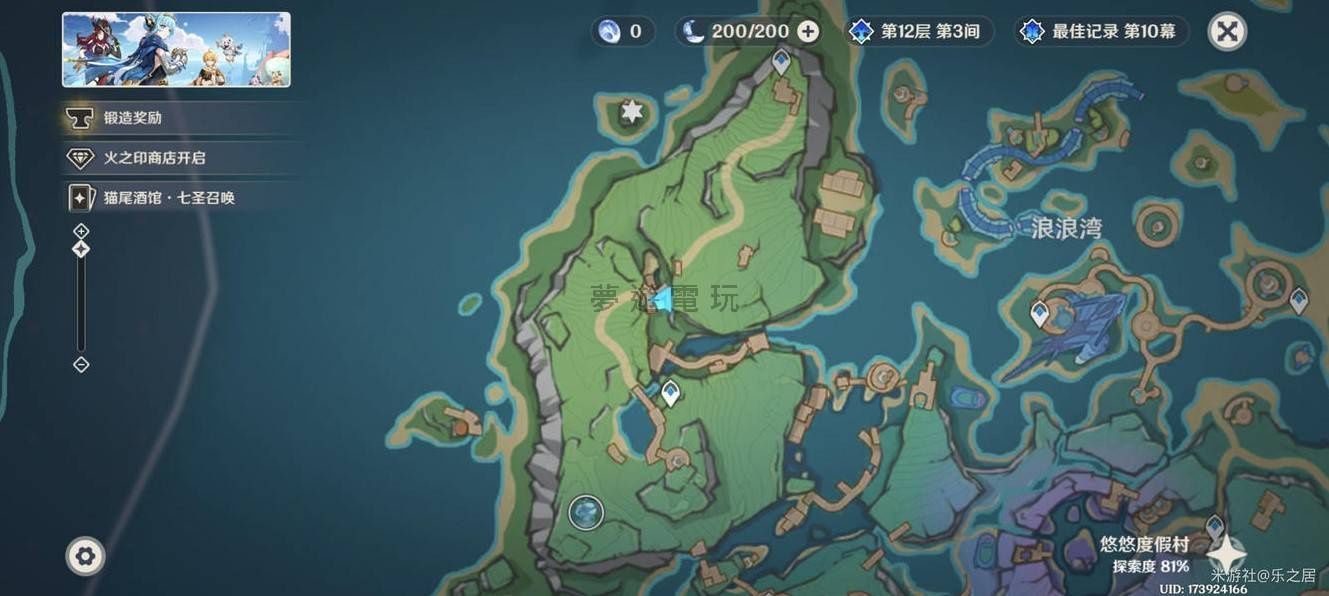Screen dimensions: 1329x596
Task: Open the four-pointed star button near 悠悠度假村
Action: 1226,553
